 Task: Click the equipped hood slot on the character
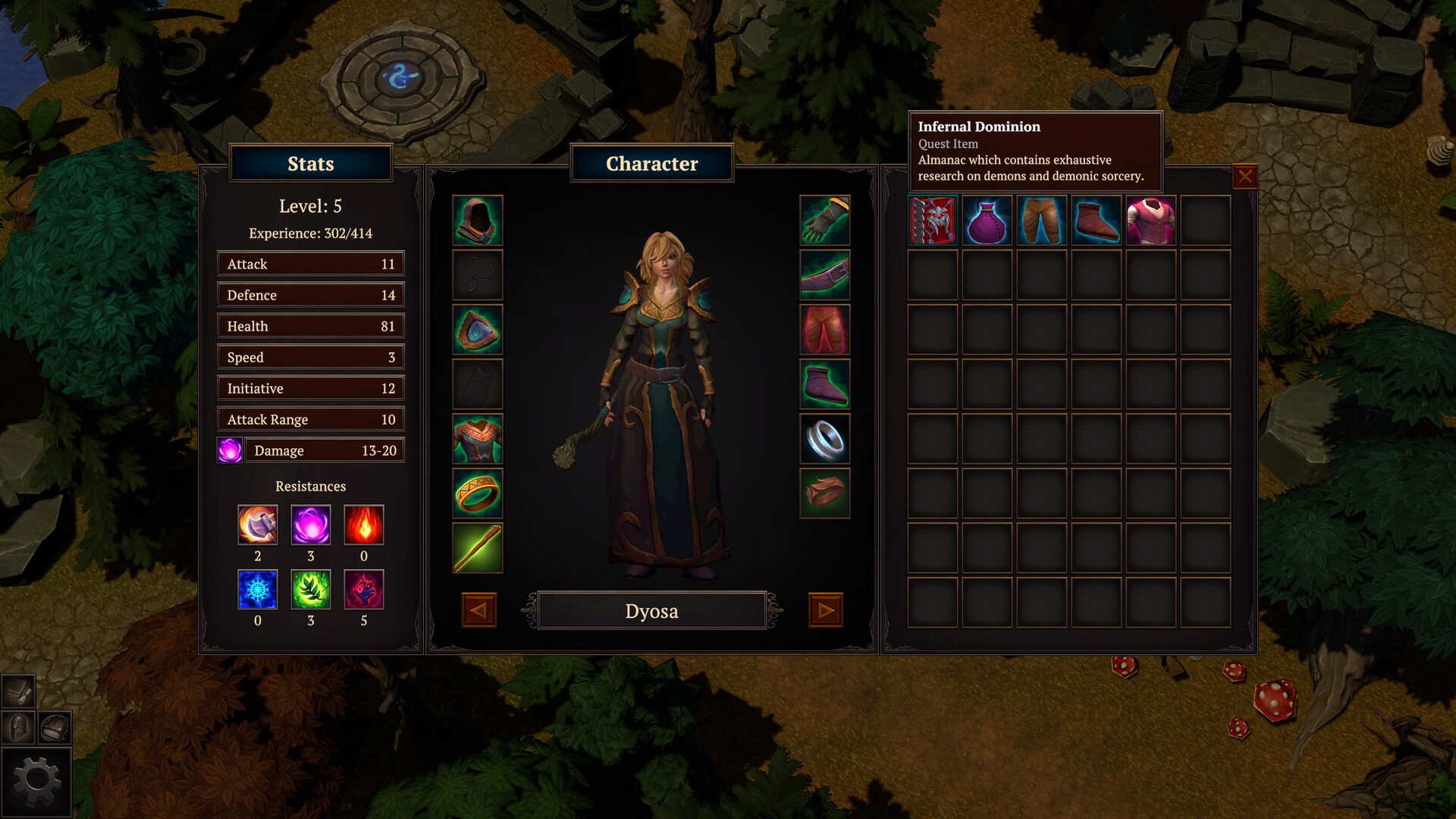pos(477,221)
